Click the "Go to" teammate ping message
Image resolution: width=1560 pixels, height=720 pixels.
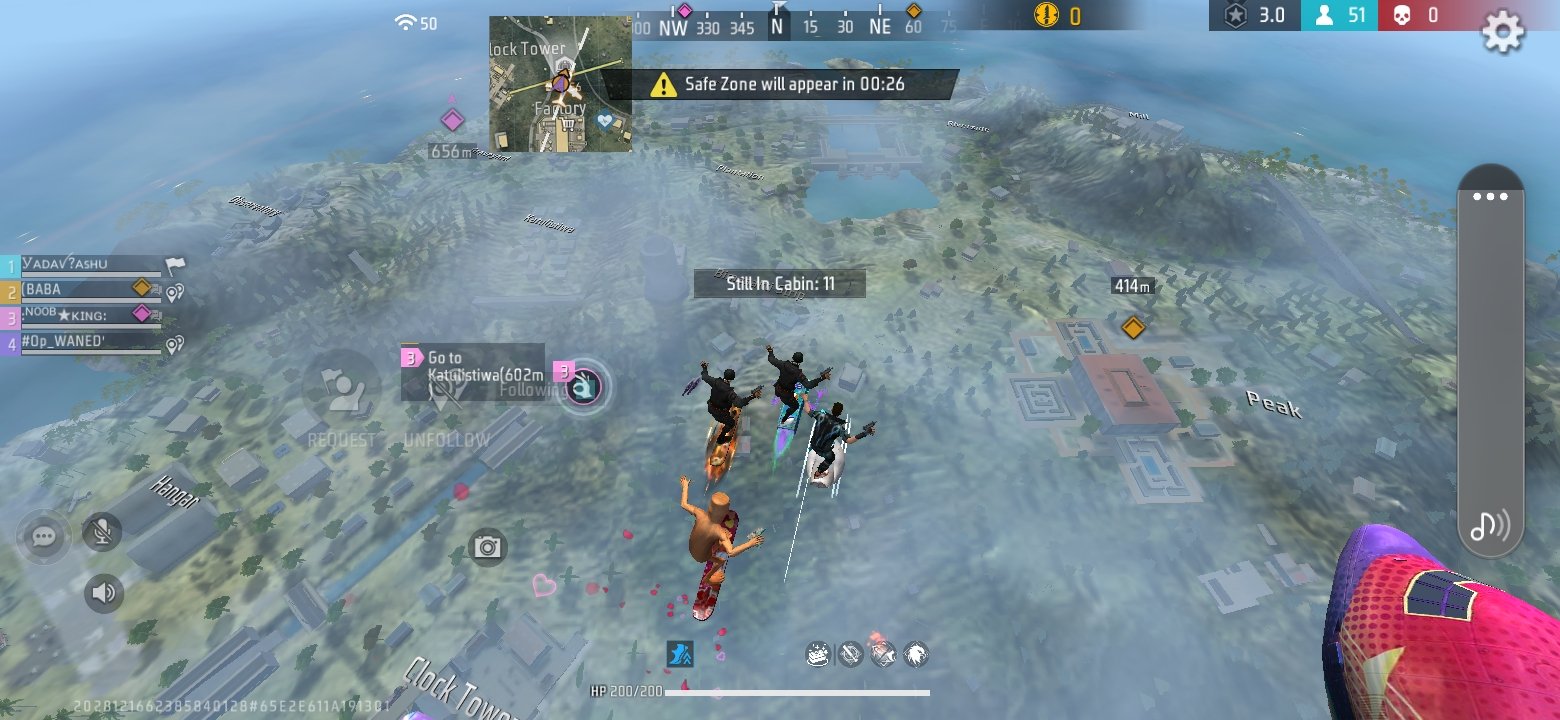pos(473,366)
